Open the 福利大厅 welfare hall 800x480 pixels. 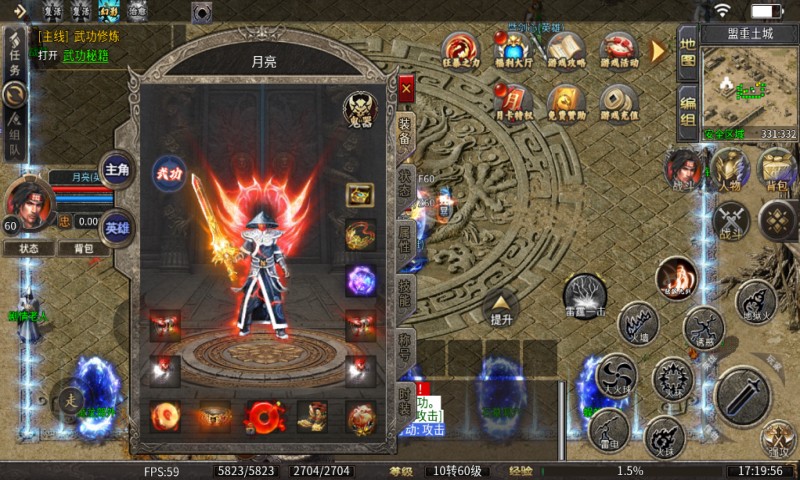pos(513,50)
